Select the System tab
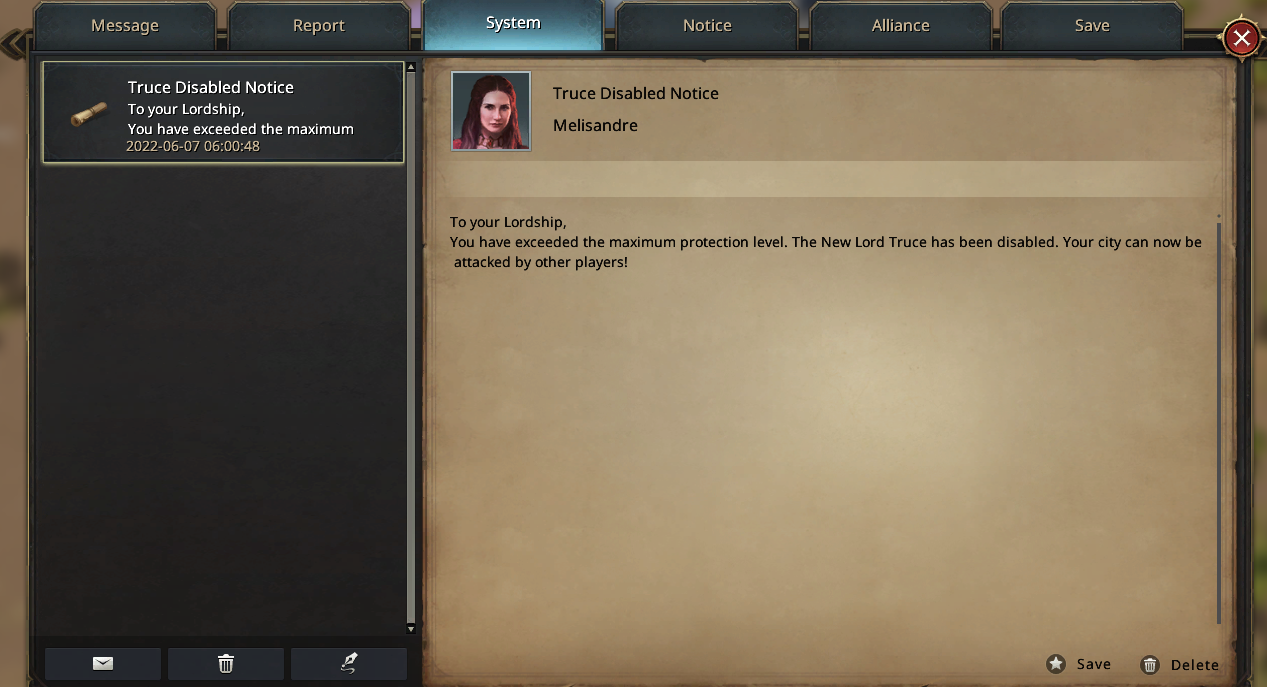This screenshot has width=1267, height=687. 513,24
